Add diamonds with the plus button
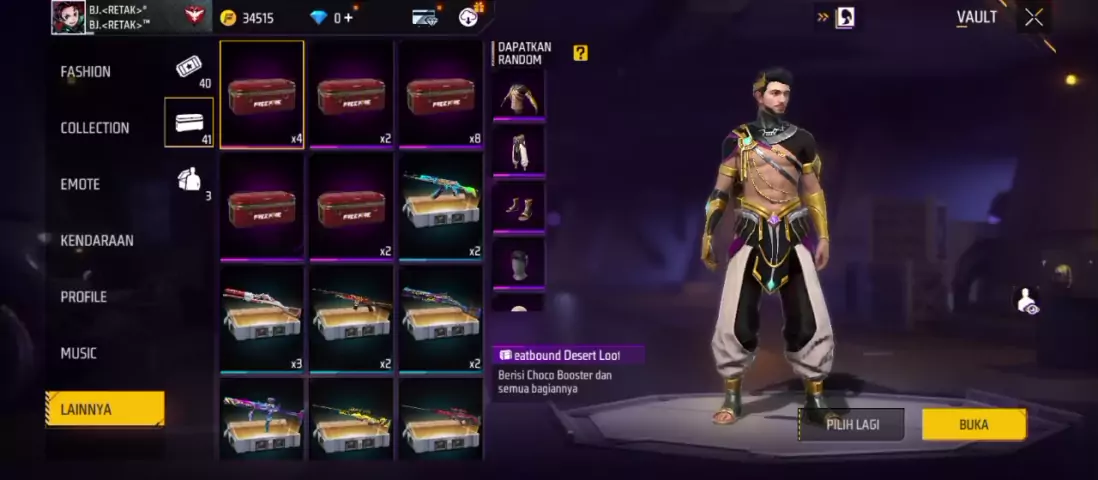The image size is (1098, 480). pos(348,17)
